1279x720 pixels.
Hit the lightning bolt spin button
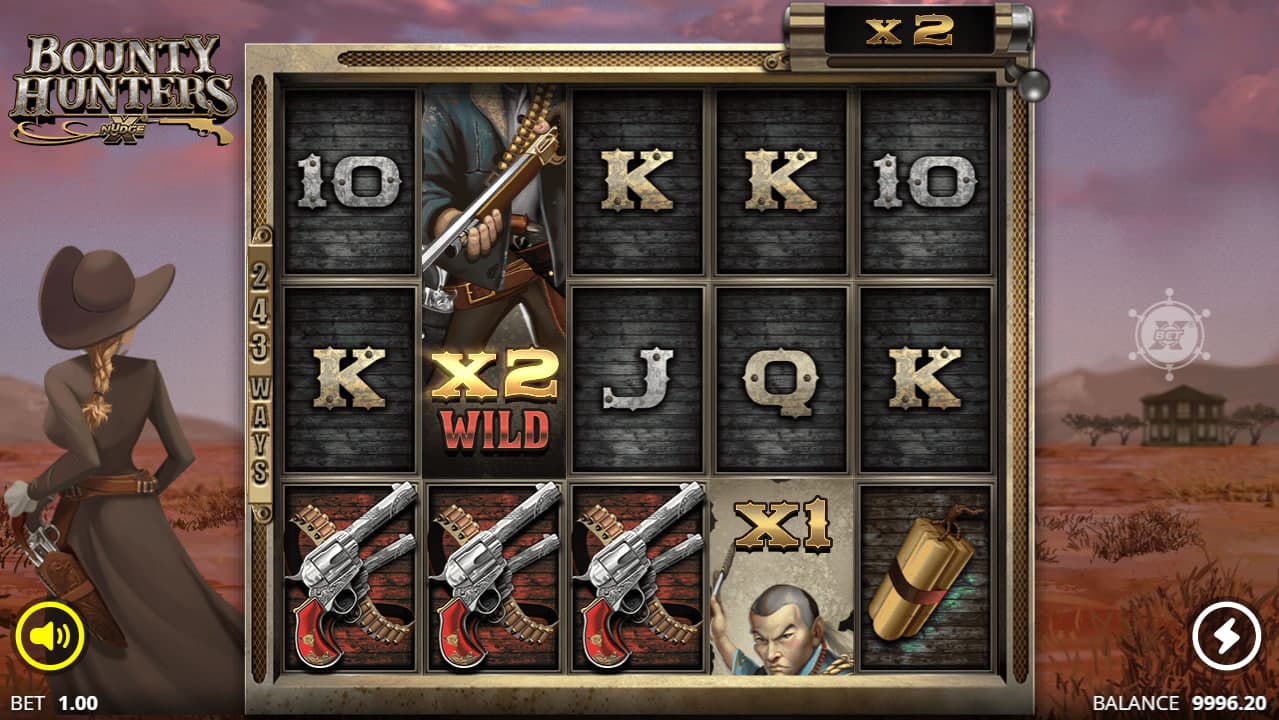click(x=1226, y=637)
